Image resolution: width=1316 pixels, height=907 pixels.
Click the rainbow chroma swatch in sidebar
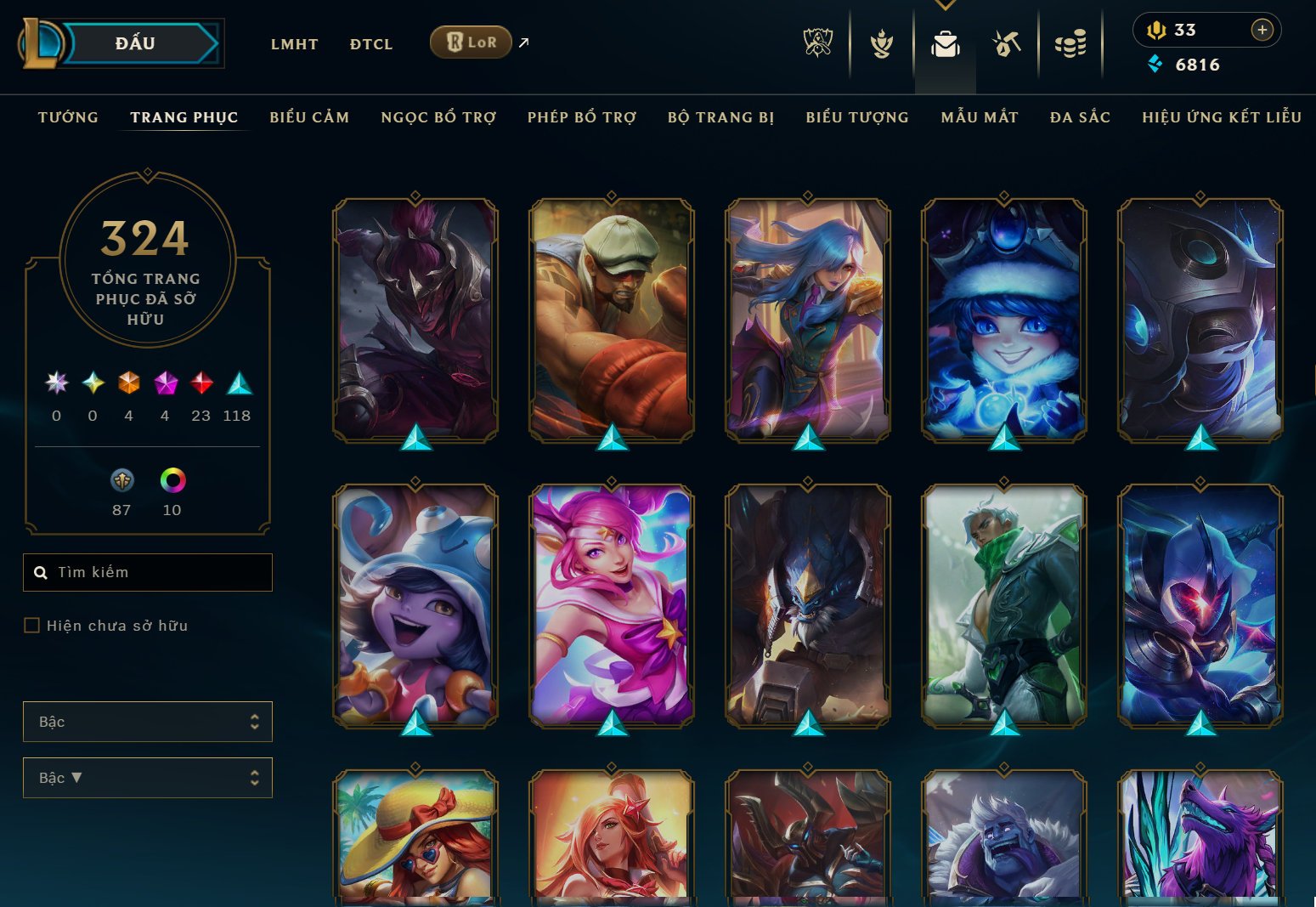pyautogui.click(x=173, y=480)
